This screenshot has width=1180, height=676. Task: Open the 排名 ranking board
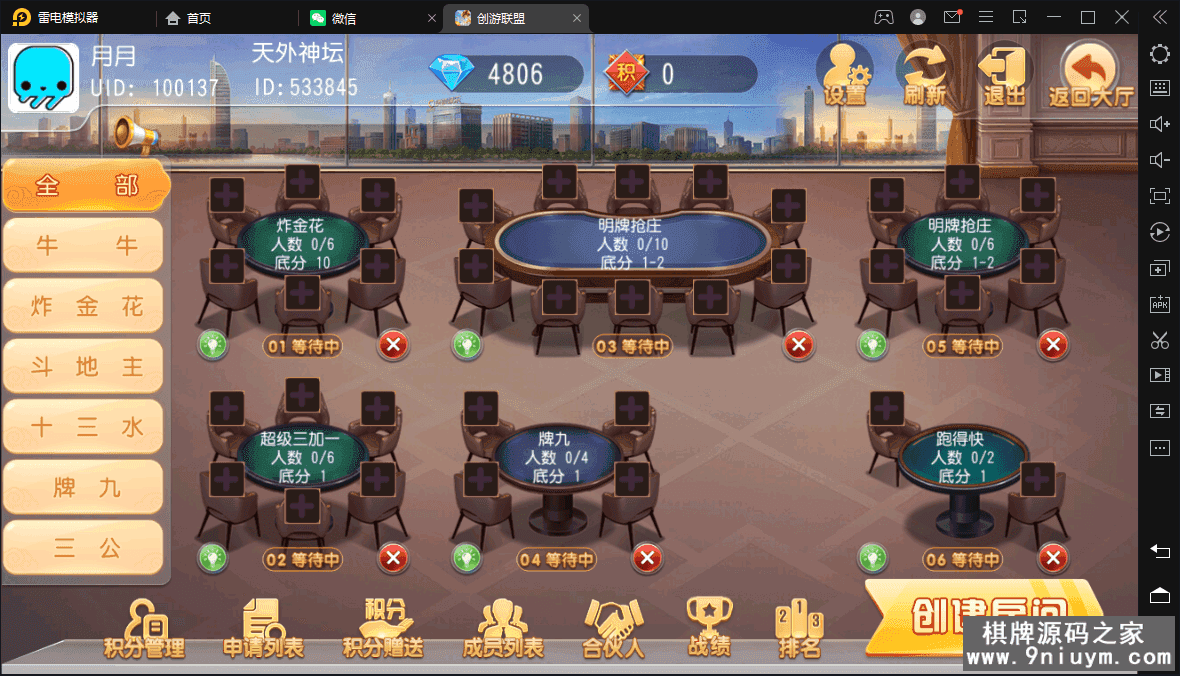(x=799, y=632)
